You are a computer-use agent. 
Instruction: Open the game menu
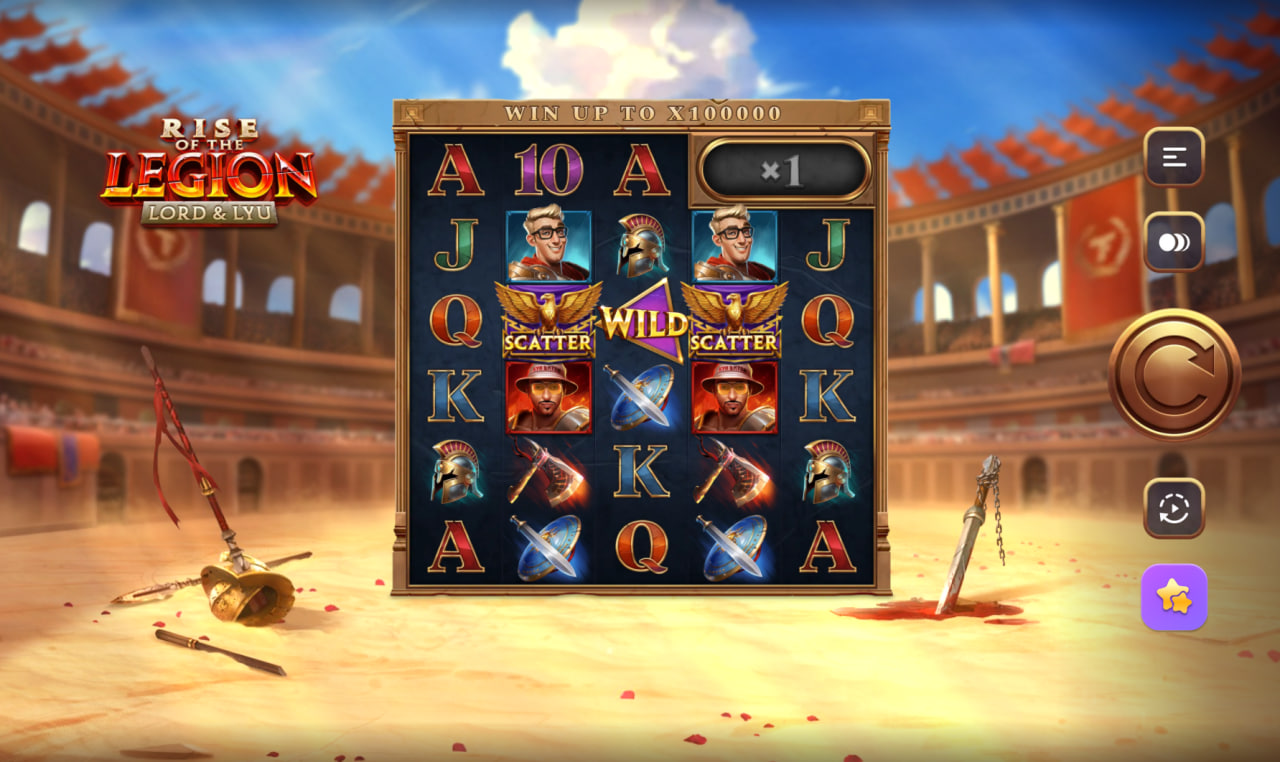tap(1172, 160)
